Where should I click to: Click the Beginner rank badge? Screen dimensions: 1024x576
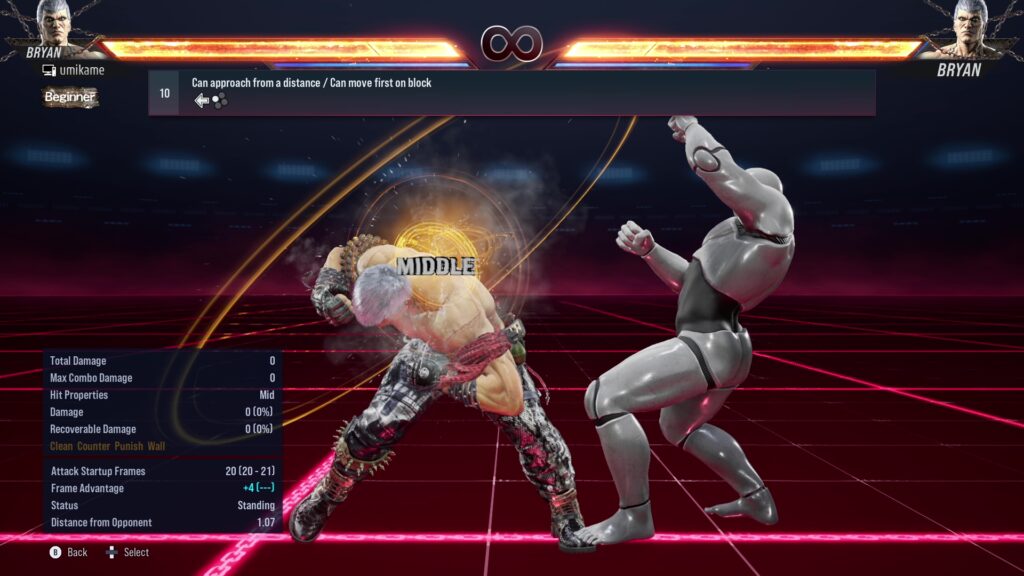70,97
